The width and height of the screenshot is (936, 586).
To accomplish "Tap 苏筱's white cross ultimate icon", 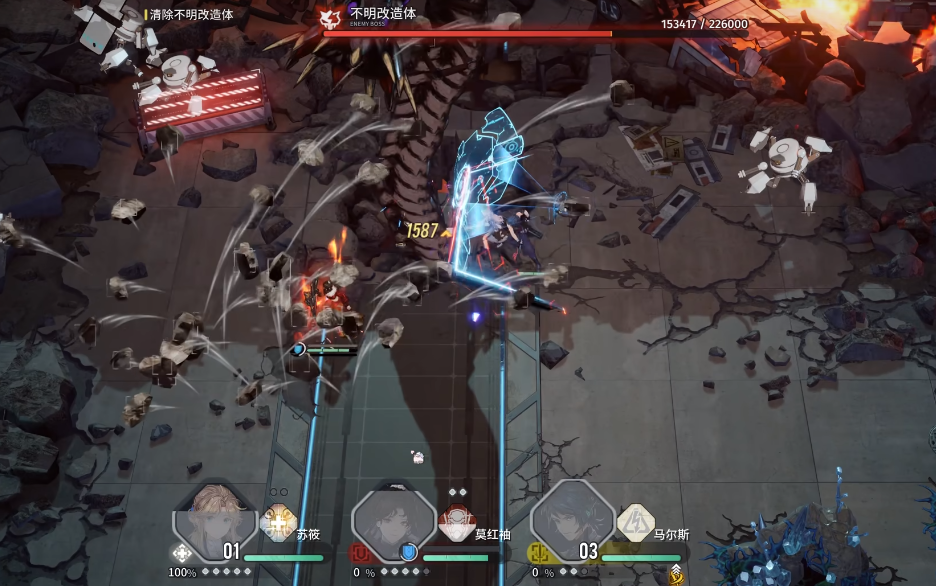I will coord(182,552).
